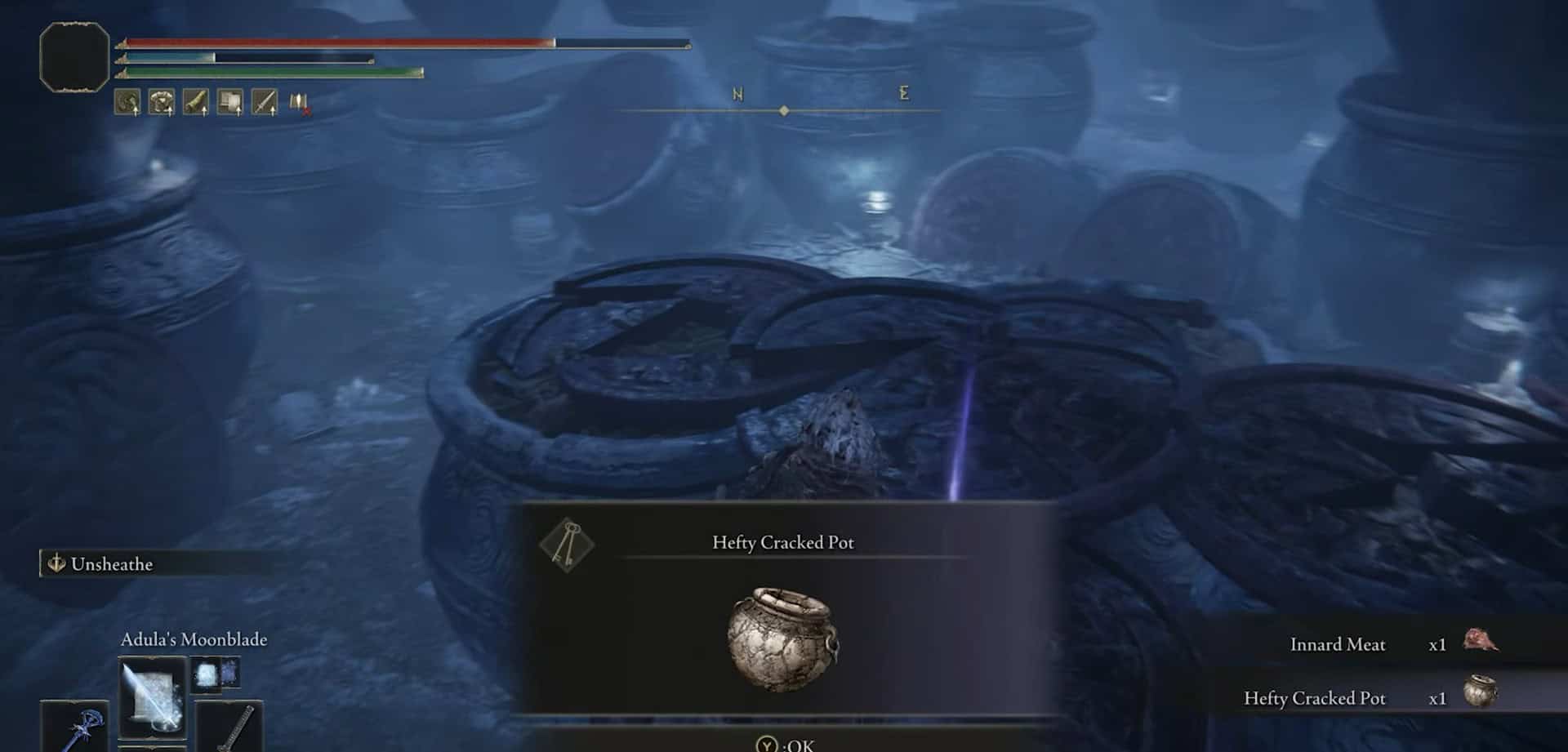Screen dimensions: 1568x752
Task: Click the status icon with red X
Action: tap(299, 103)
